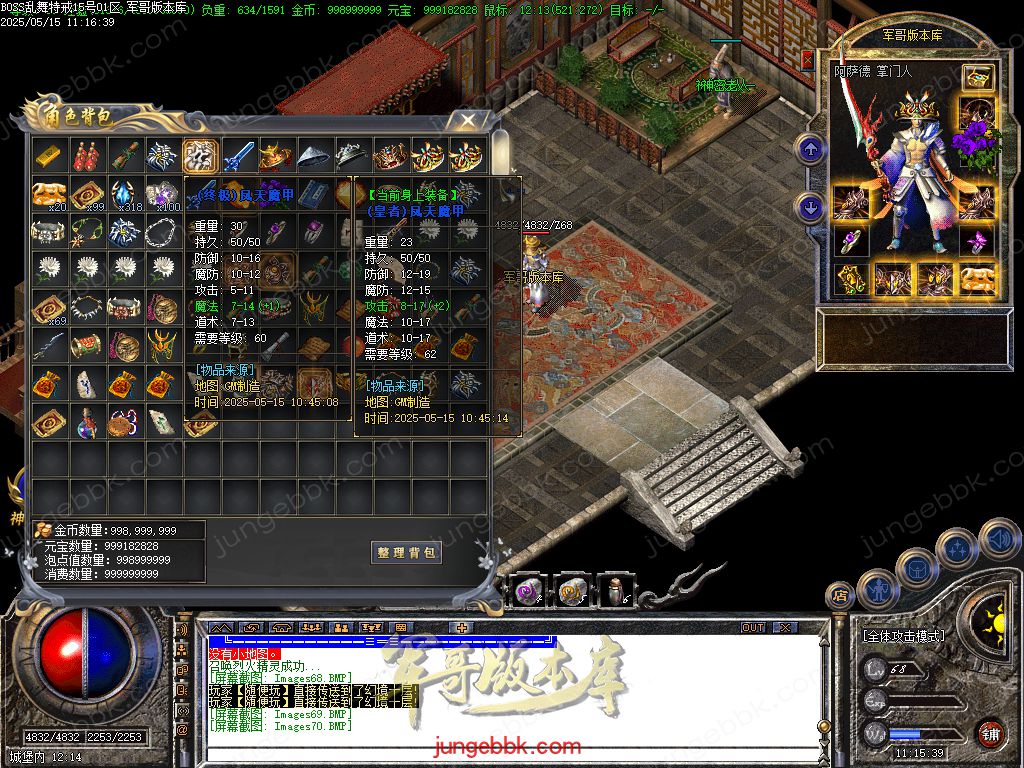The width and height of the screenshot is (1024, 768).
Task: Click the red 铺 stall button
Action: pyautogui.click(x=990, y=733)
